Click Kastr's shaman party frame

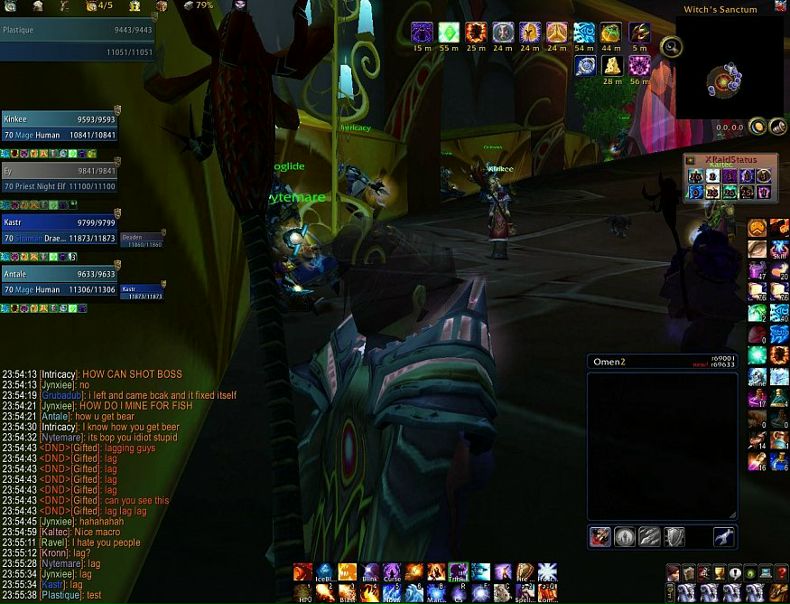58,230
